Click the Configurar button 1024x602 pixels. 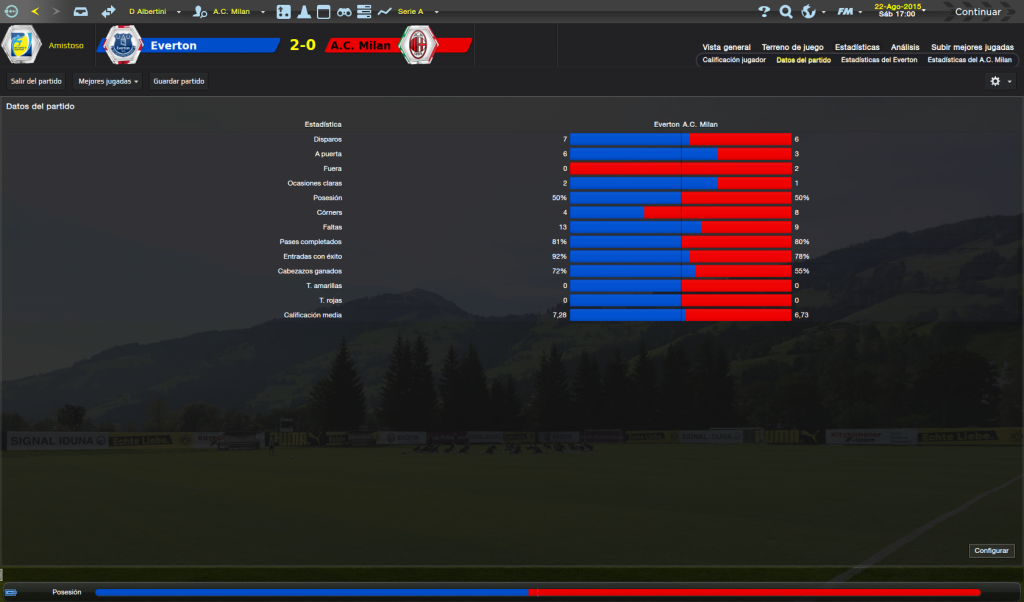click(992, 551)
